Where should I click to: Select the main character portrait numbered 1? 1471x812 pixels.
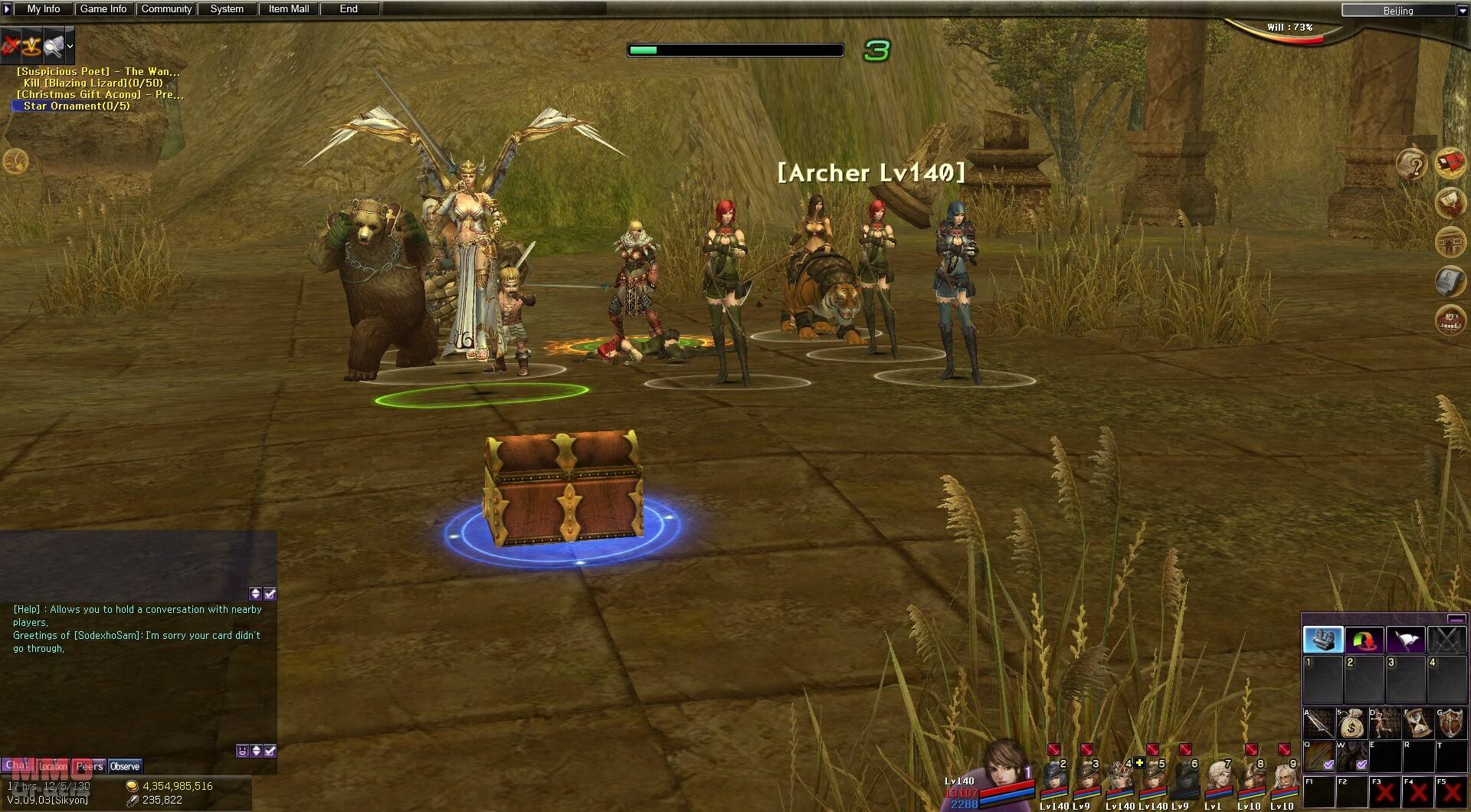(1004, 770)
